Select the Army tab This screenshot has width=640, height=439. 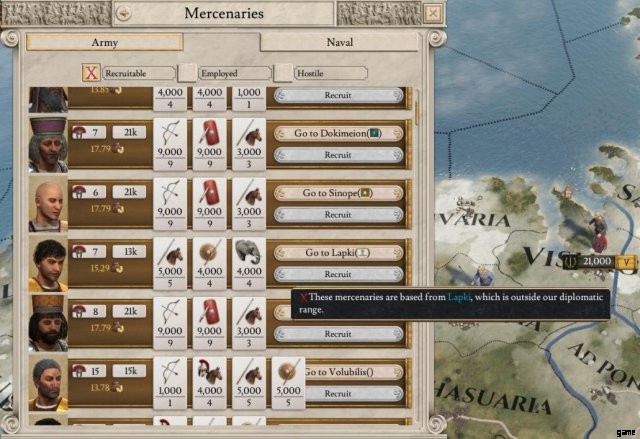pos(105,43)
